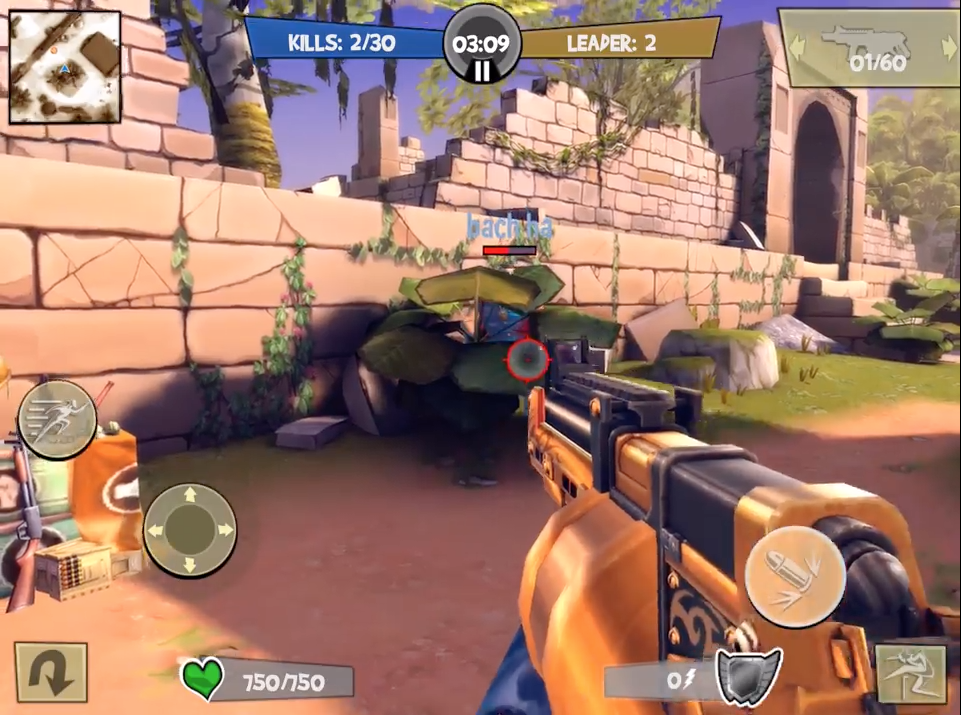Viewport: 961px width, 715px height.
Task: Tap the movement joystick pad
Action: coord(190,530)
